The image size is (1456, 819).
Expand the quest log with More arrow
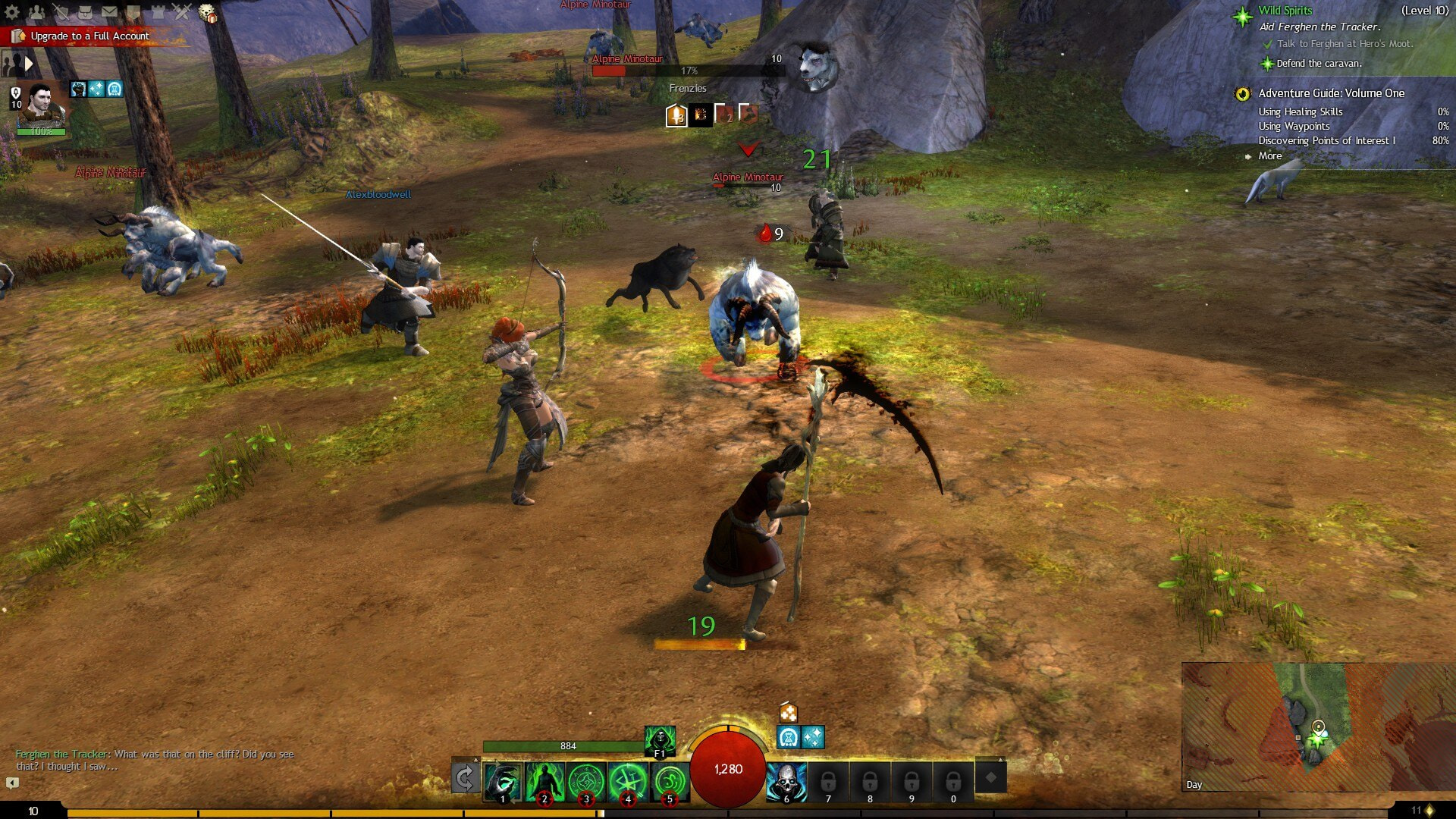pyautogui.click(x=1270, y=155)
